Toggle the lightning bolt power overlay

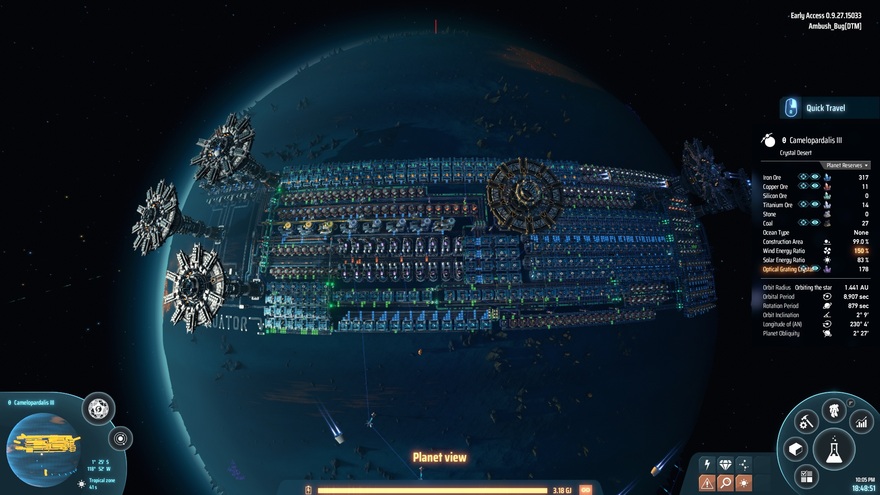tap(706, 464)
